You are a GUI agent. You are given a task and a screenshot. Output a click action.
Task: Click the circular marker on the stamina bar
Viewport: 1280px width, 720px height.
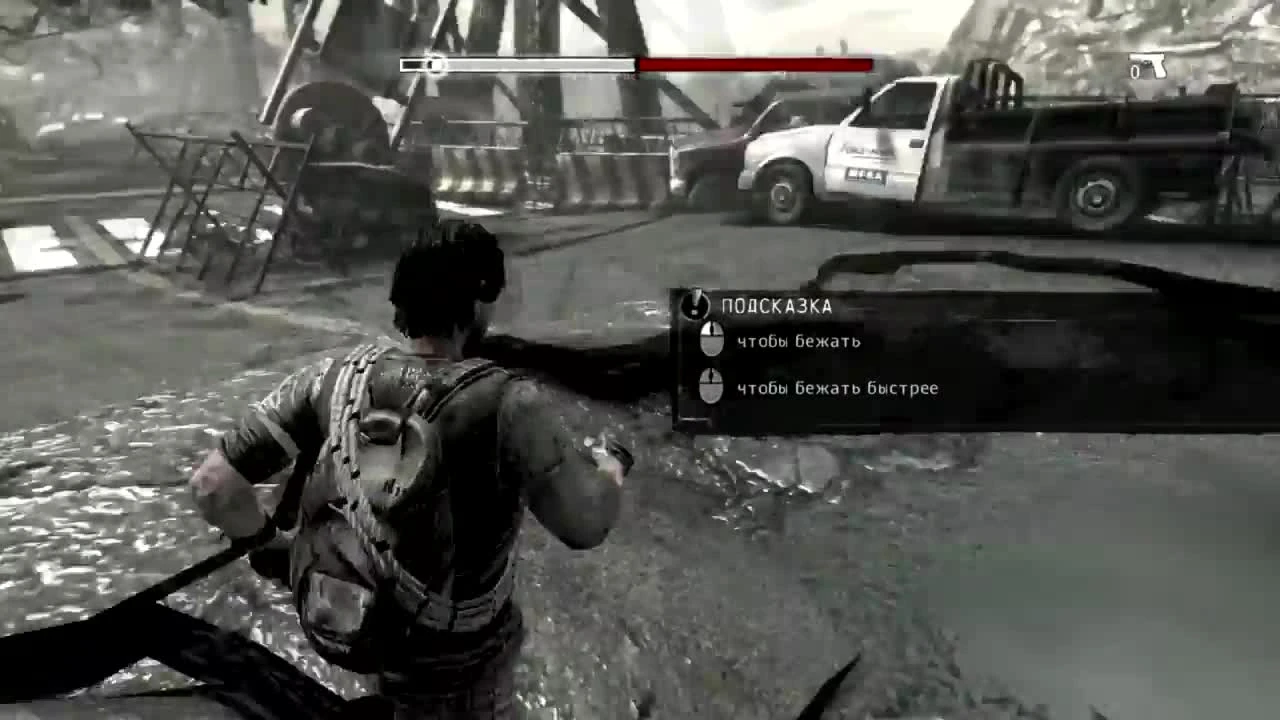tap(434, 66)
